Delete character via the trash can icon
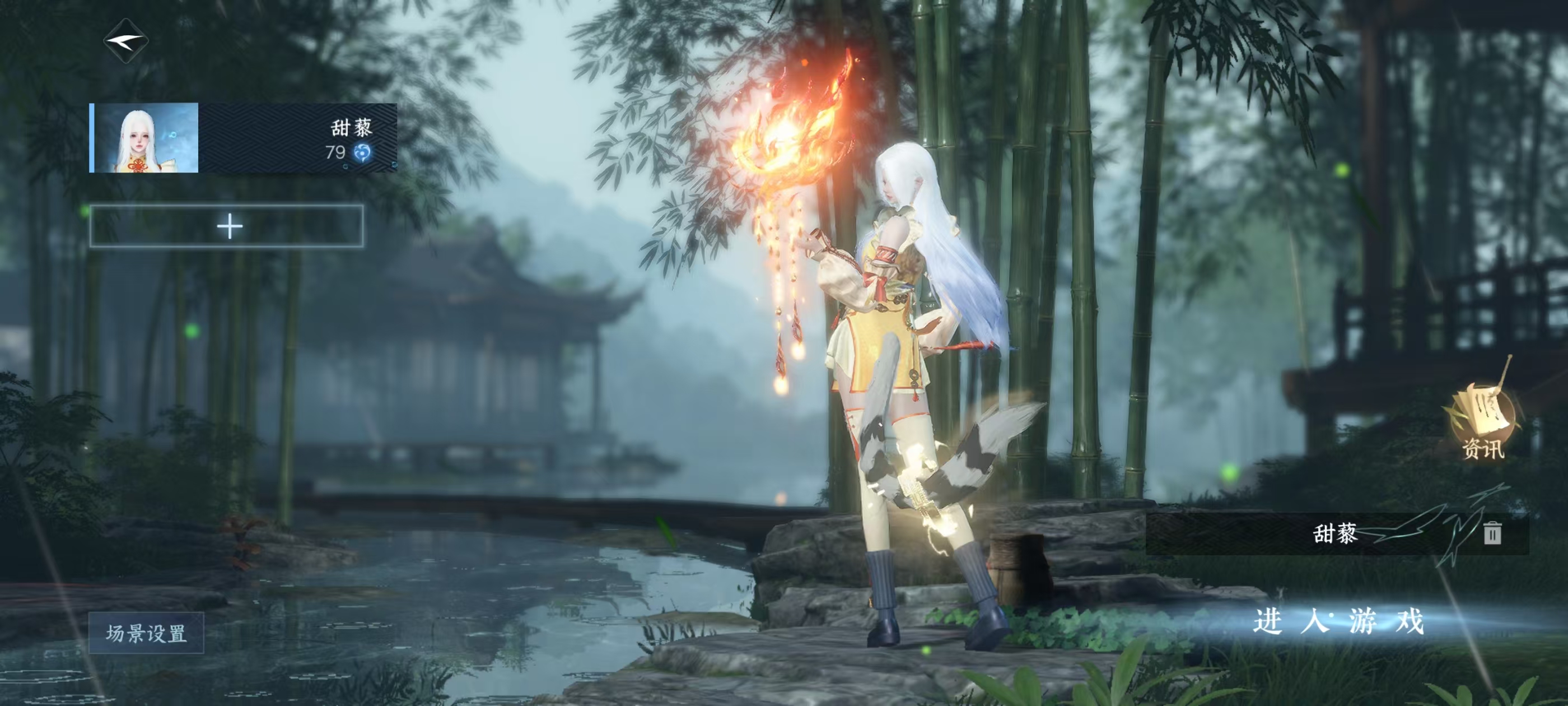Viewport: 1568px width, 706px height. pos(1491,533)
